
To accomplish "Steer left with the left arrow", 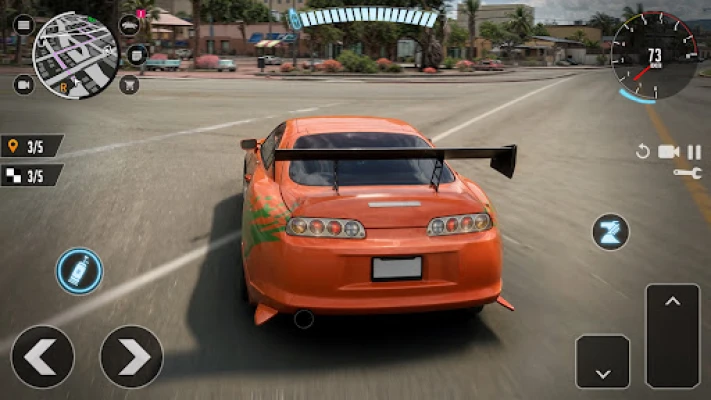I will pos(42,357).
